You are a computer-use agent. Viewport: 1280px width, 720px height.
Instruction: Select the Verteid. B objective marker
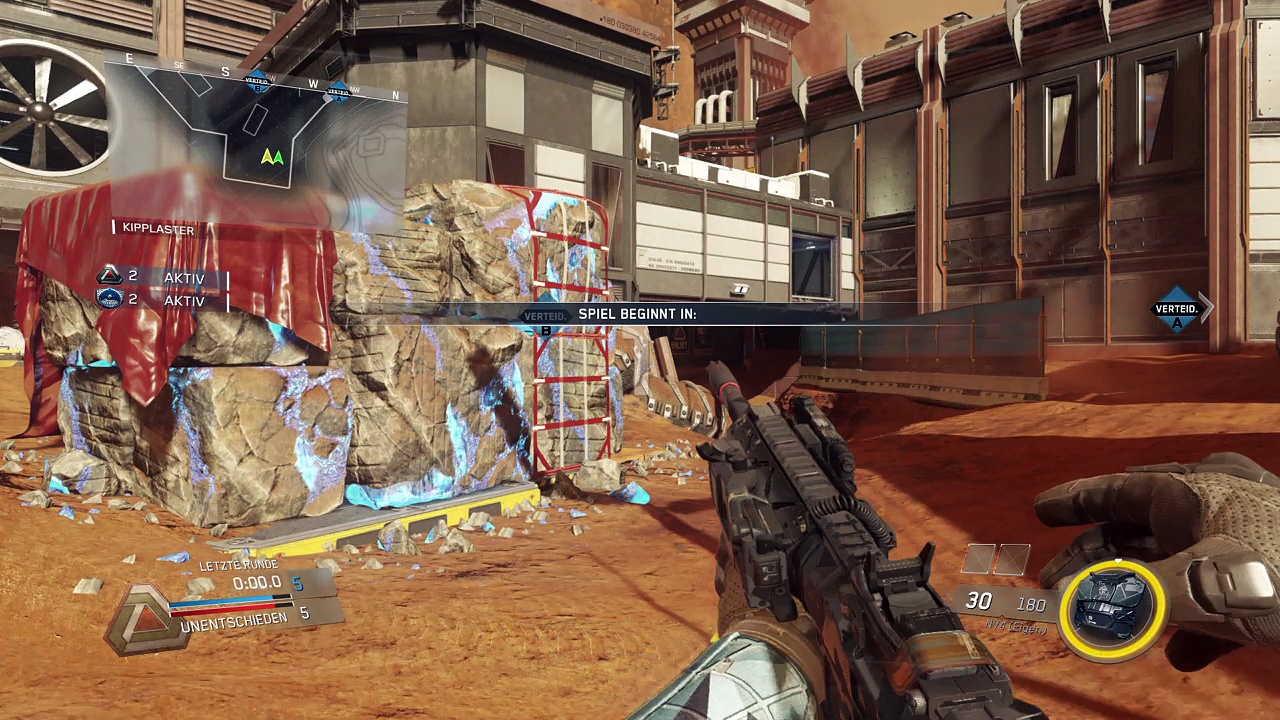coord(546,316)
